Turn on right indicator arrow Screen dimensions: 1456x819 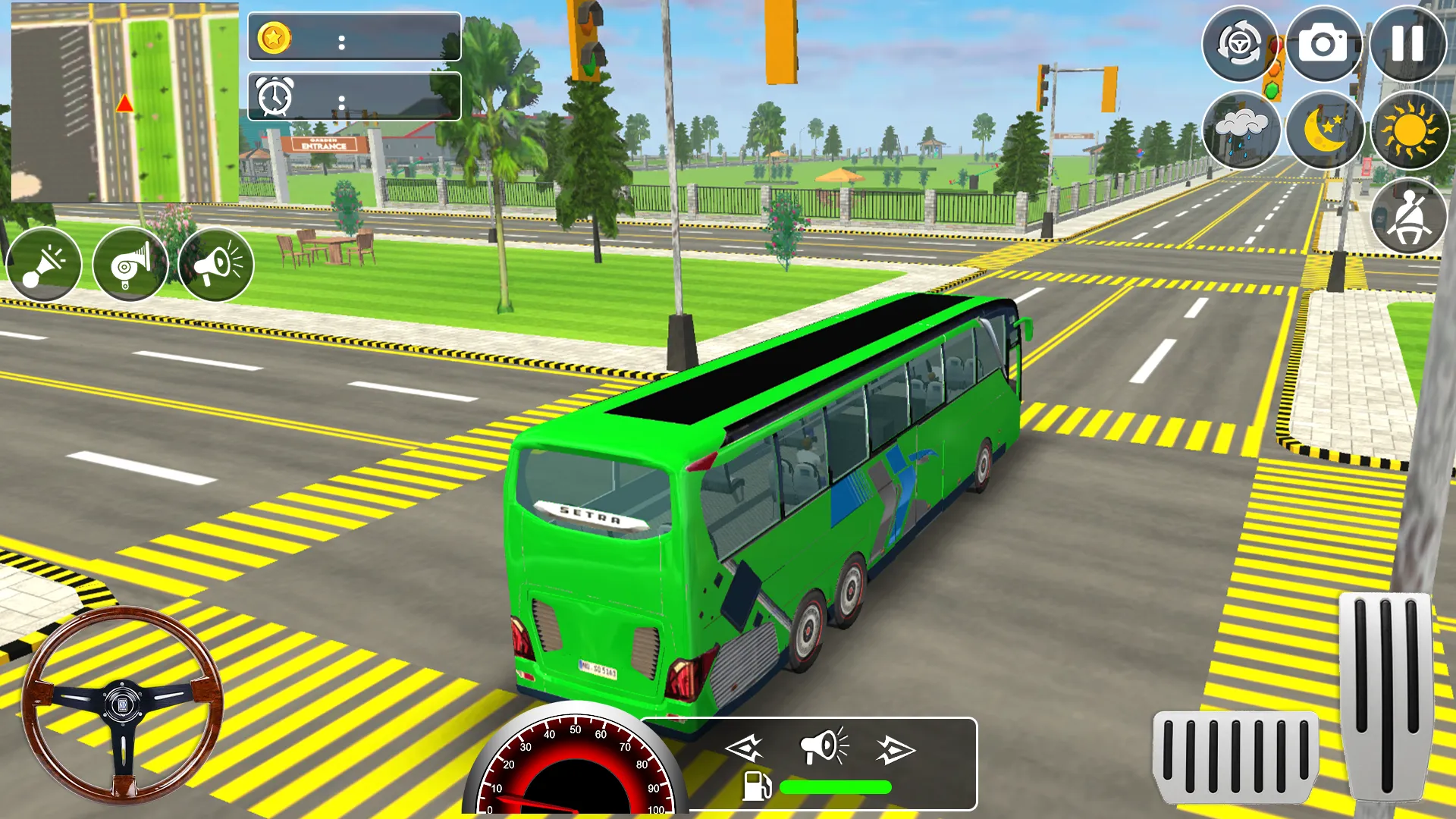coord(896,750)
